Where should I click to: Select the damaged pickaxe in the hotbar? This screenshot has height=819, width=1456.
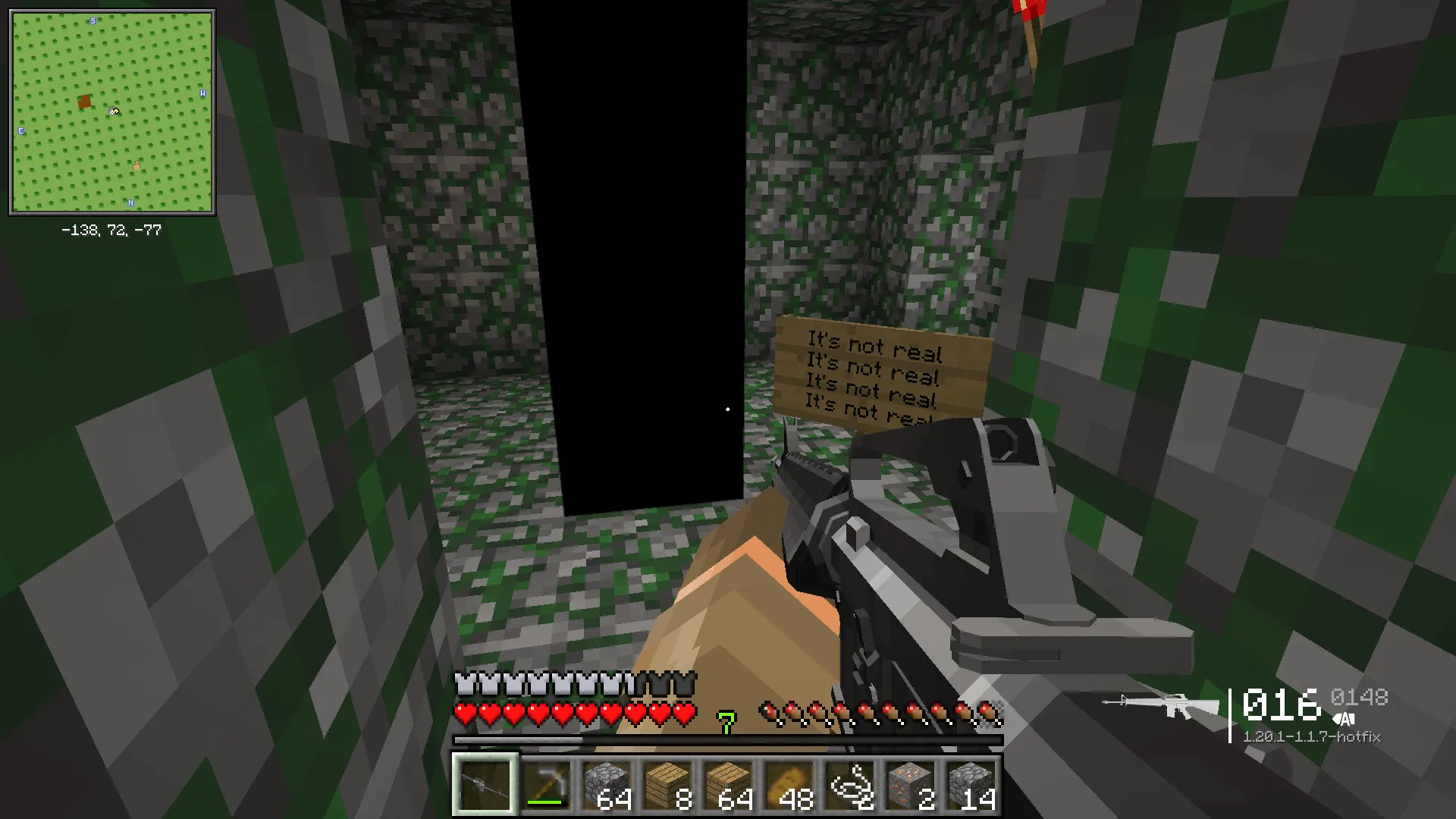coord(547,786)
